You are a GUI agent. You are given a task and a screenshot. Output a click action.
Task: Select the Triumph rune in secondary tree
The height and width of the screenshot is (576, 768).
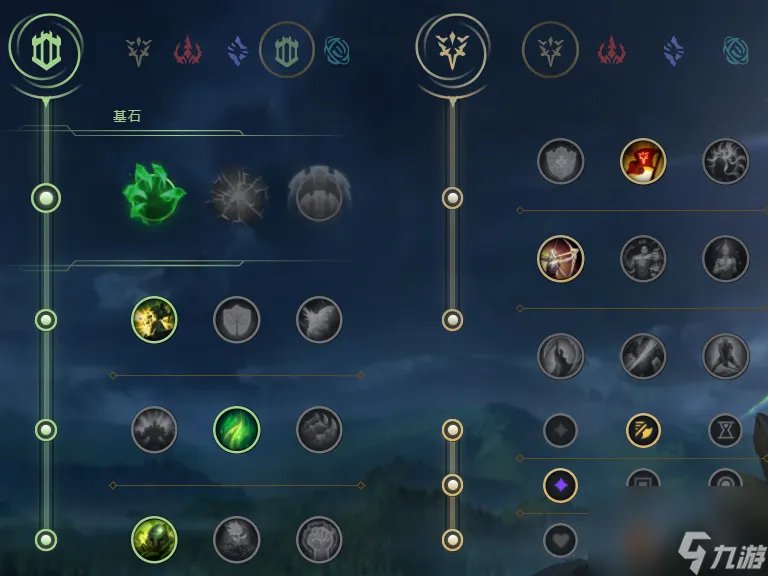[x=643, y=161]
